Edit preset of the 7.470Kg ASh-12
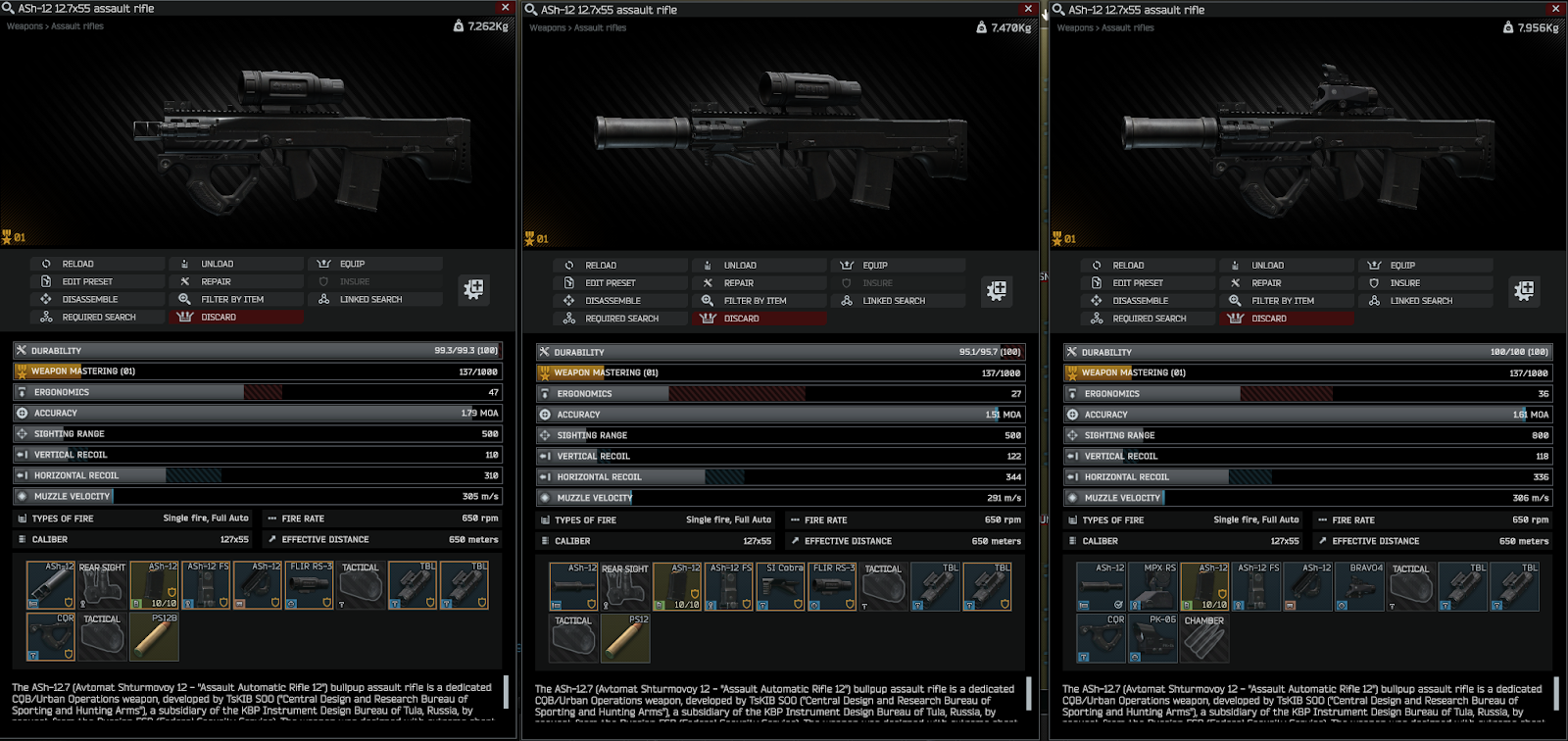 tap(610, 283)
